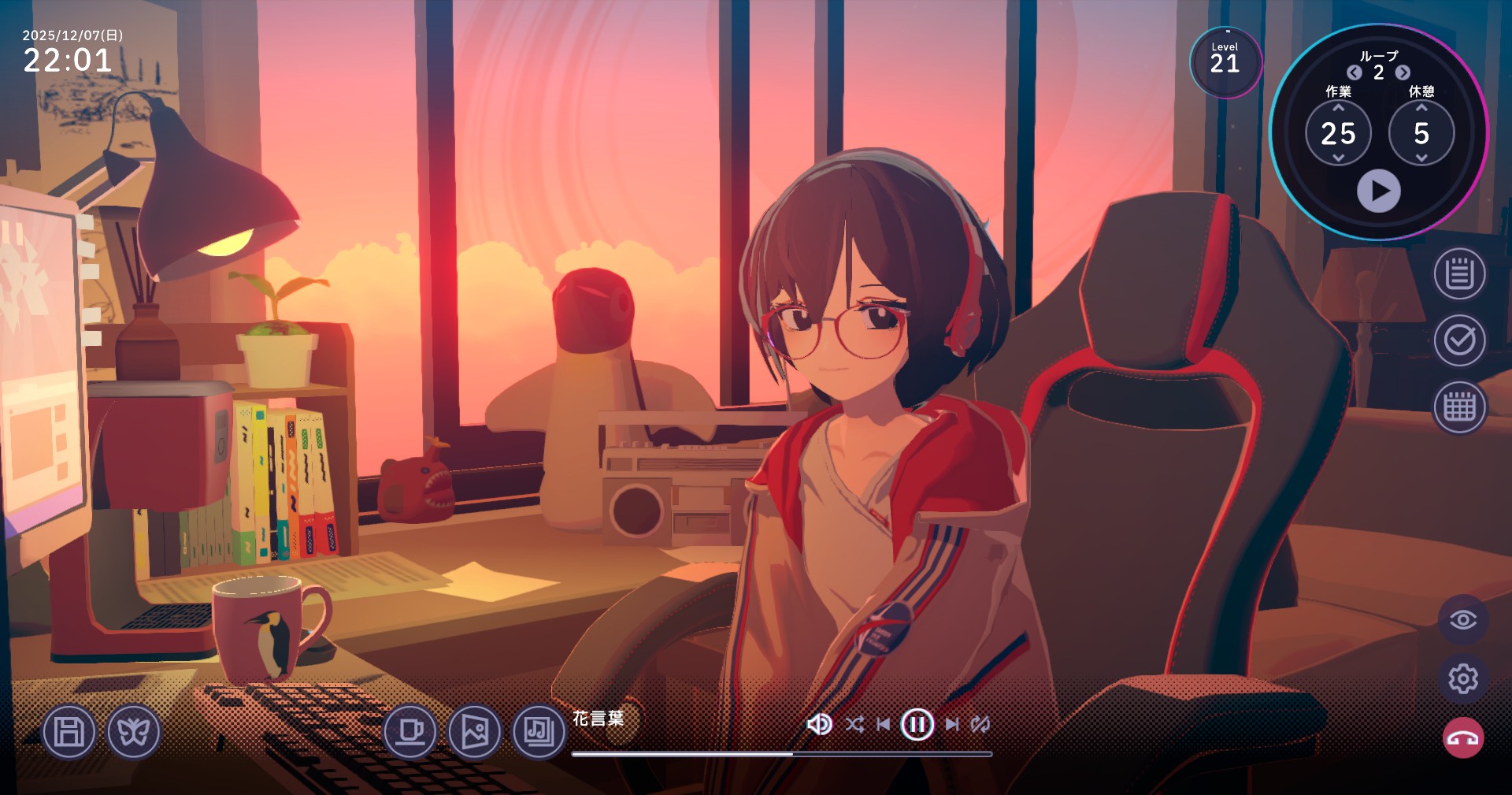Lower break minutes using down arrow

click(x=1421, y=158)
